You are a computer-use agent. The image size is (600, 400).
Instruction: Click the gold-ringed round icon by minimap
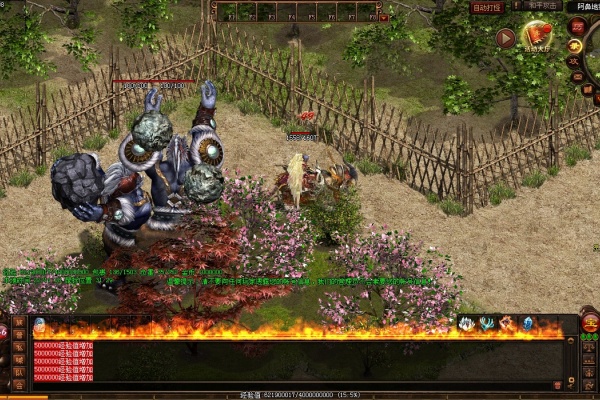coord(575,45)
